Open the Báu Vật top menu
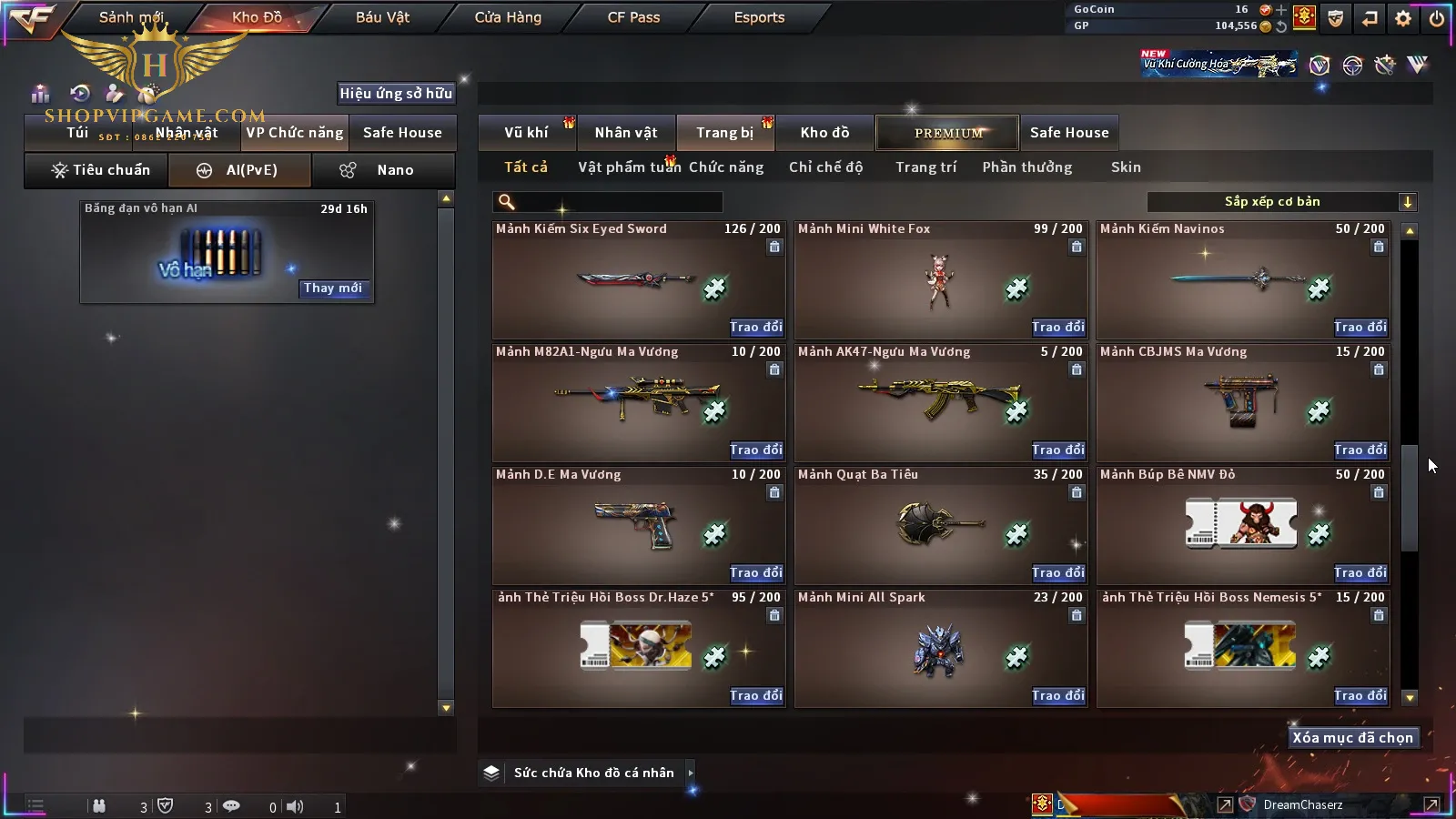Screen dimensions: 1456x819 coord(382,17)
